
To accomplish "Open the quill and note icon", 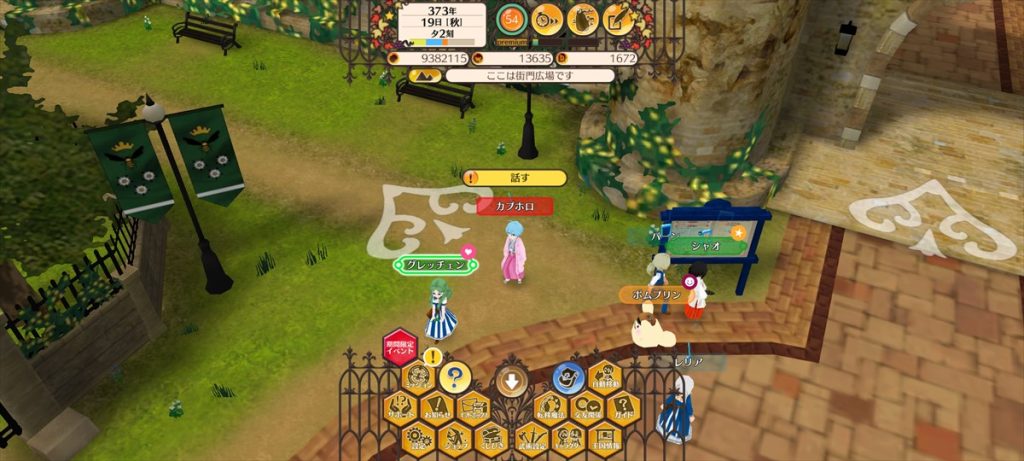I will [620, 19].
